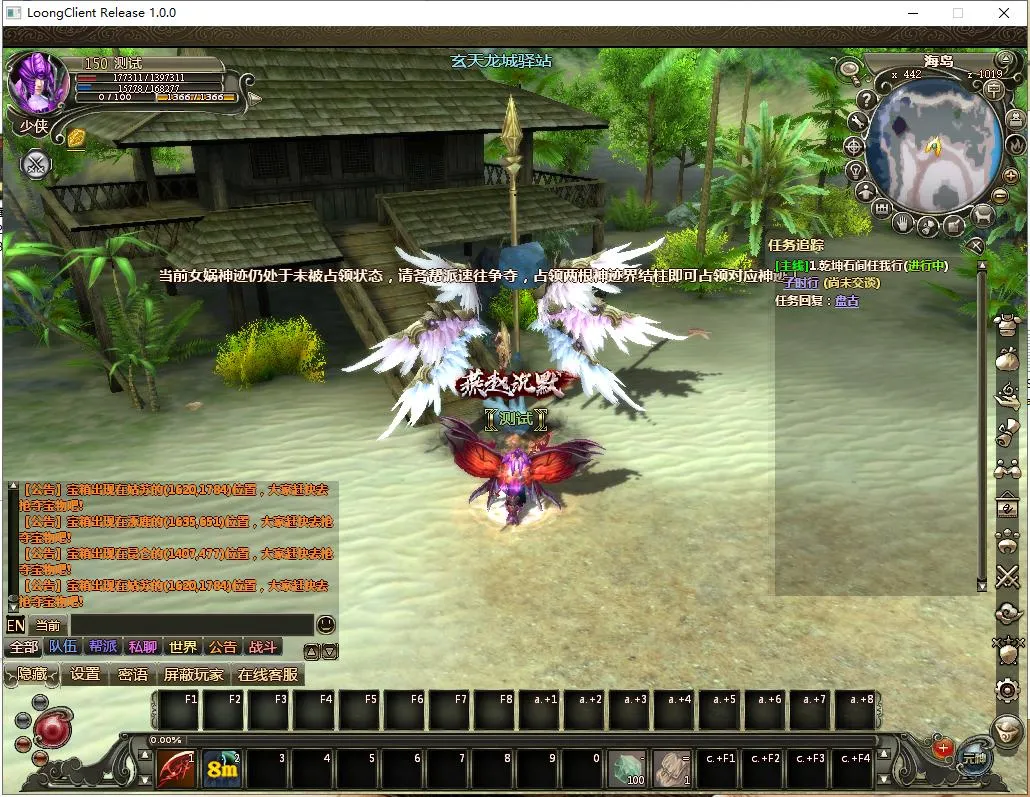
Task: Open 在线客服 online support
Action: [267, 675]
